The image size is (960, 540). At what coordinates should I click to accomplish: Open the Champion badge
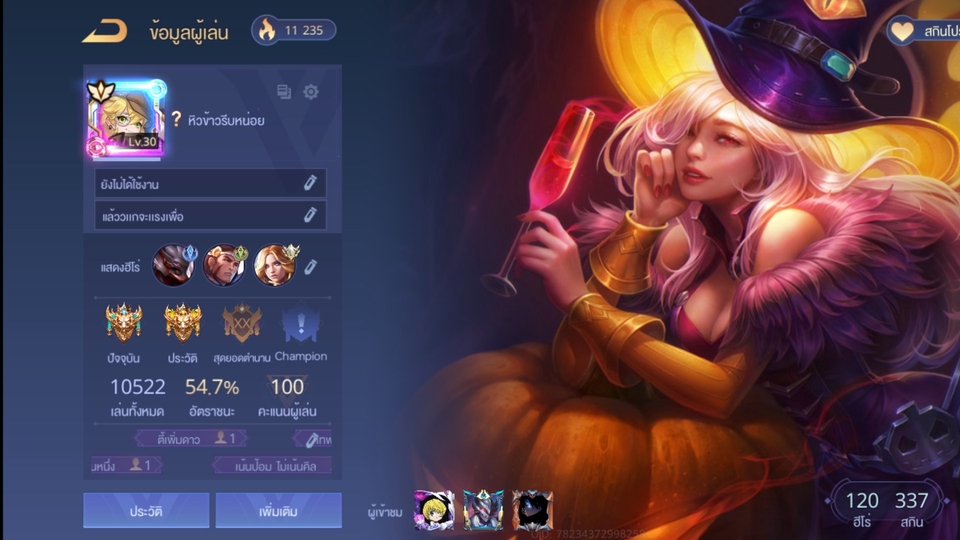pyautogui.click(x=300, y=325)
